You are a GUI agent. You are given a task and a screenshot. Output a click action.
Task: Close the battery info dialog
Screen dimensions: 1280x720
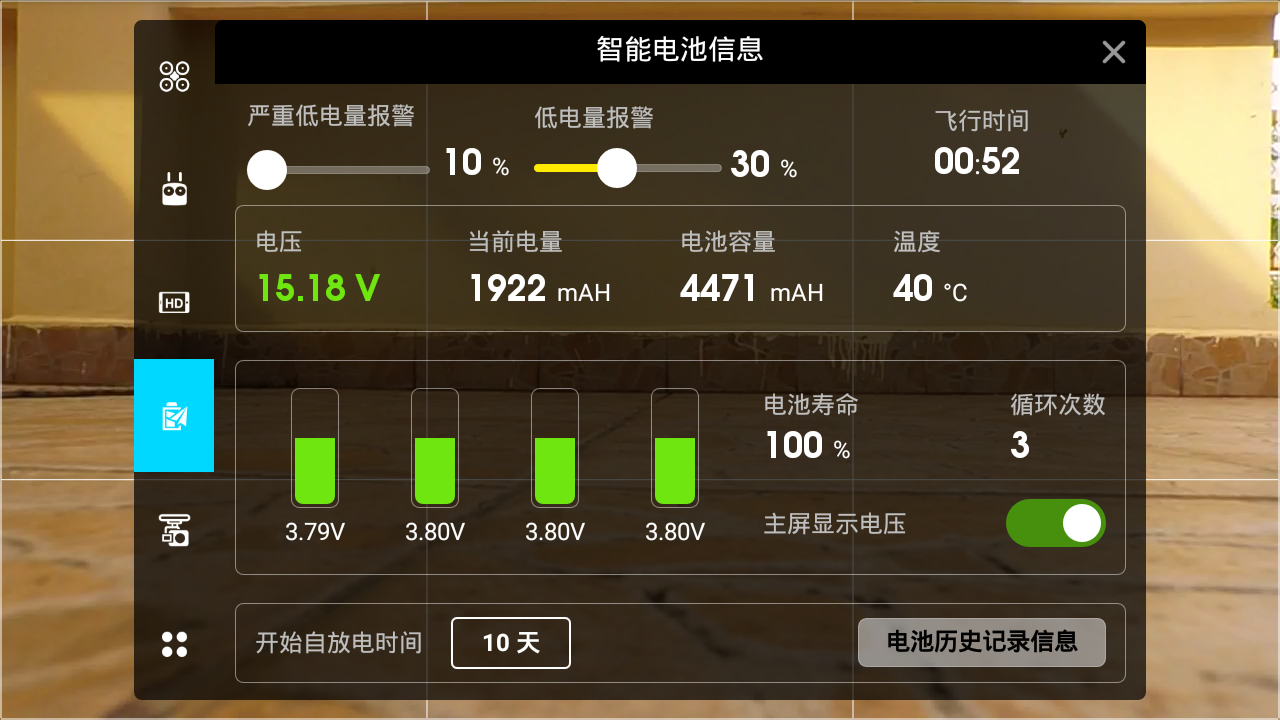point(1113,52)
